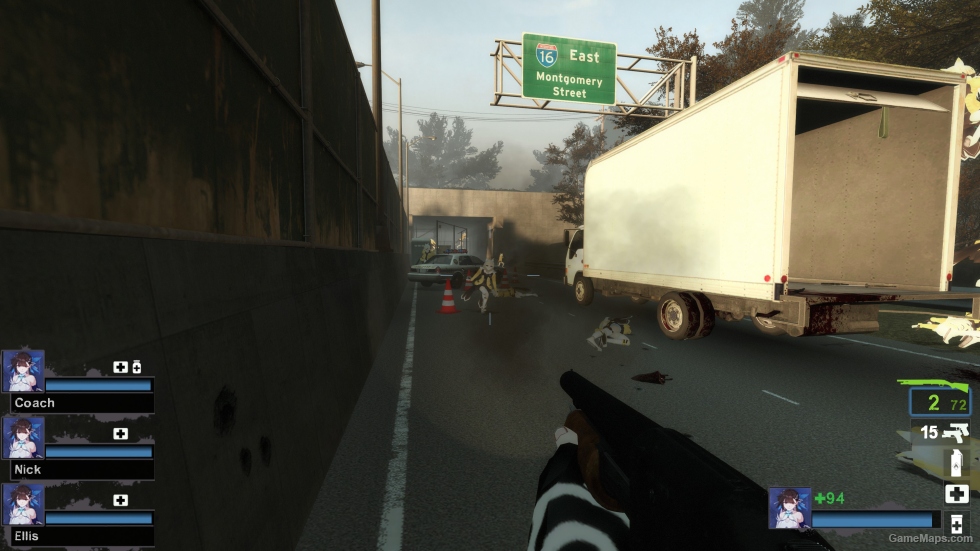The width and height of the screenshot is (980, 551).
Task: Select the molotov throwable slot
Action: 955,463
